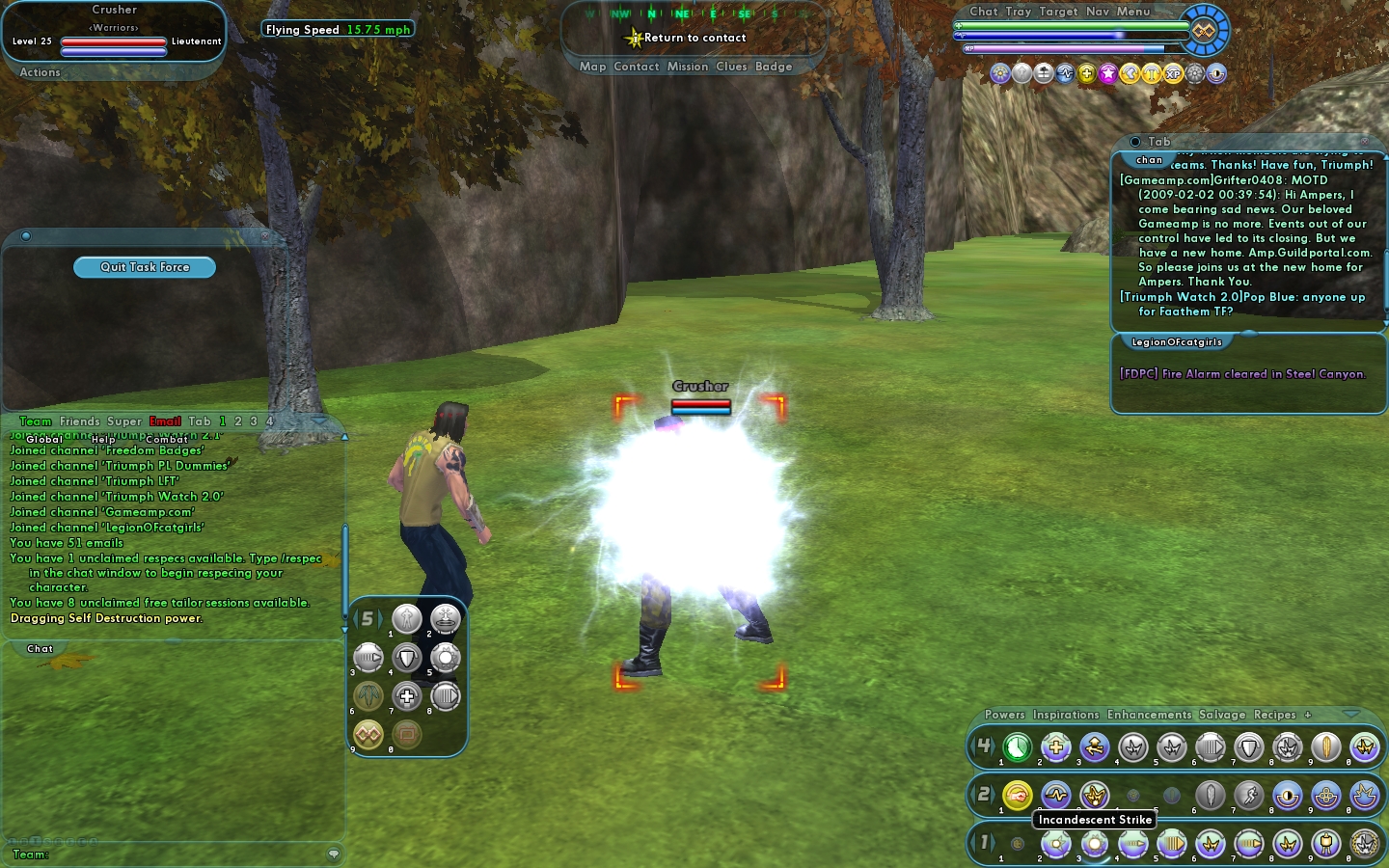Open the Actions menu under the target
1389x868 pixels.
tap(40, 72)
